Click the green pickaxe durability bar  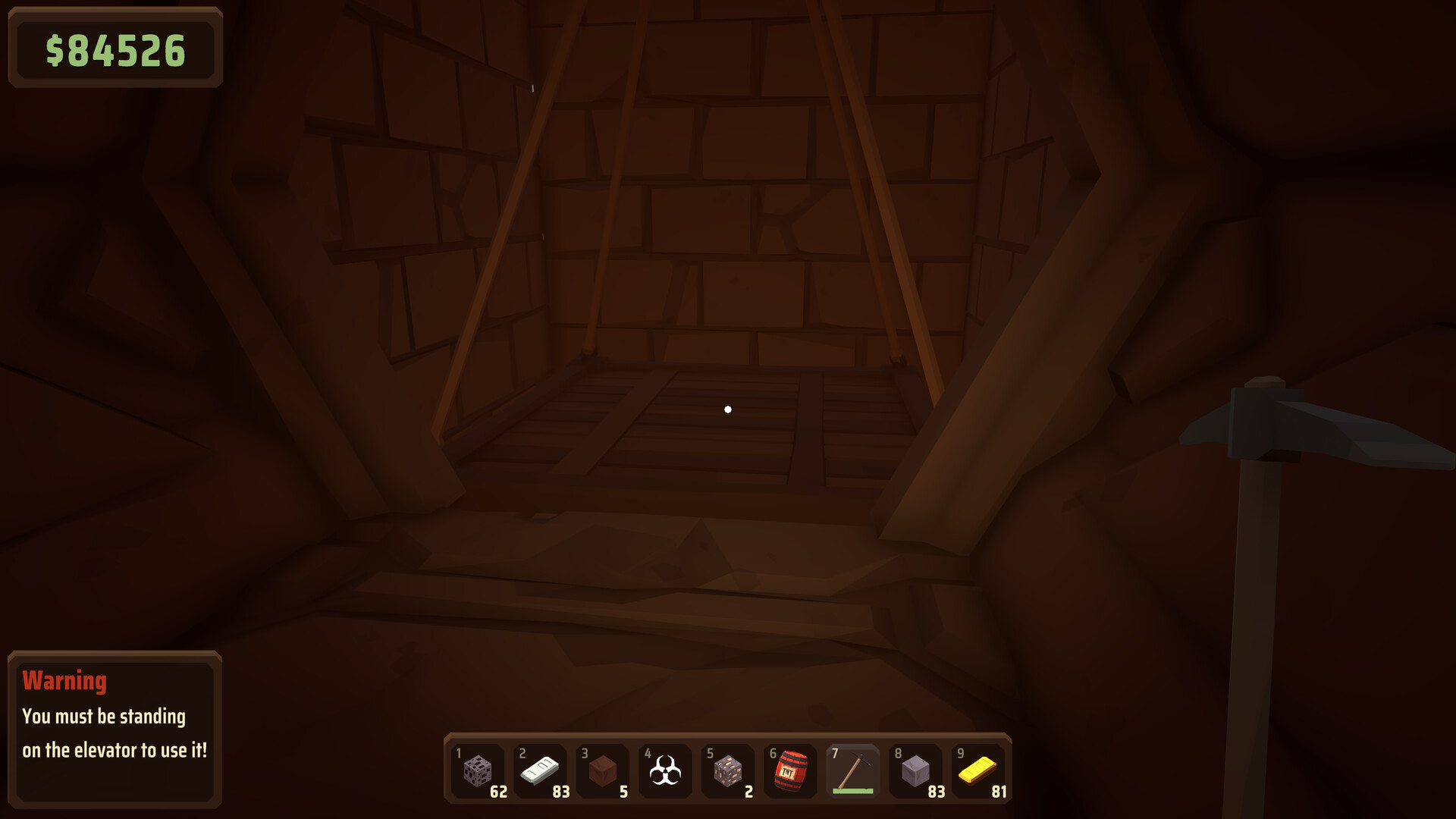(852, 791)
